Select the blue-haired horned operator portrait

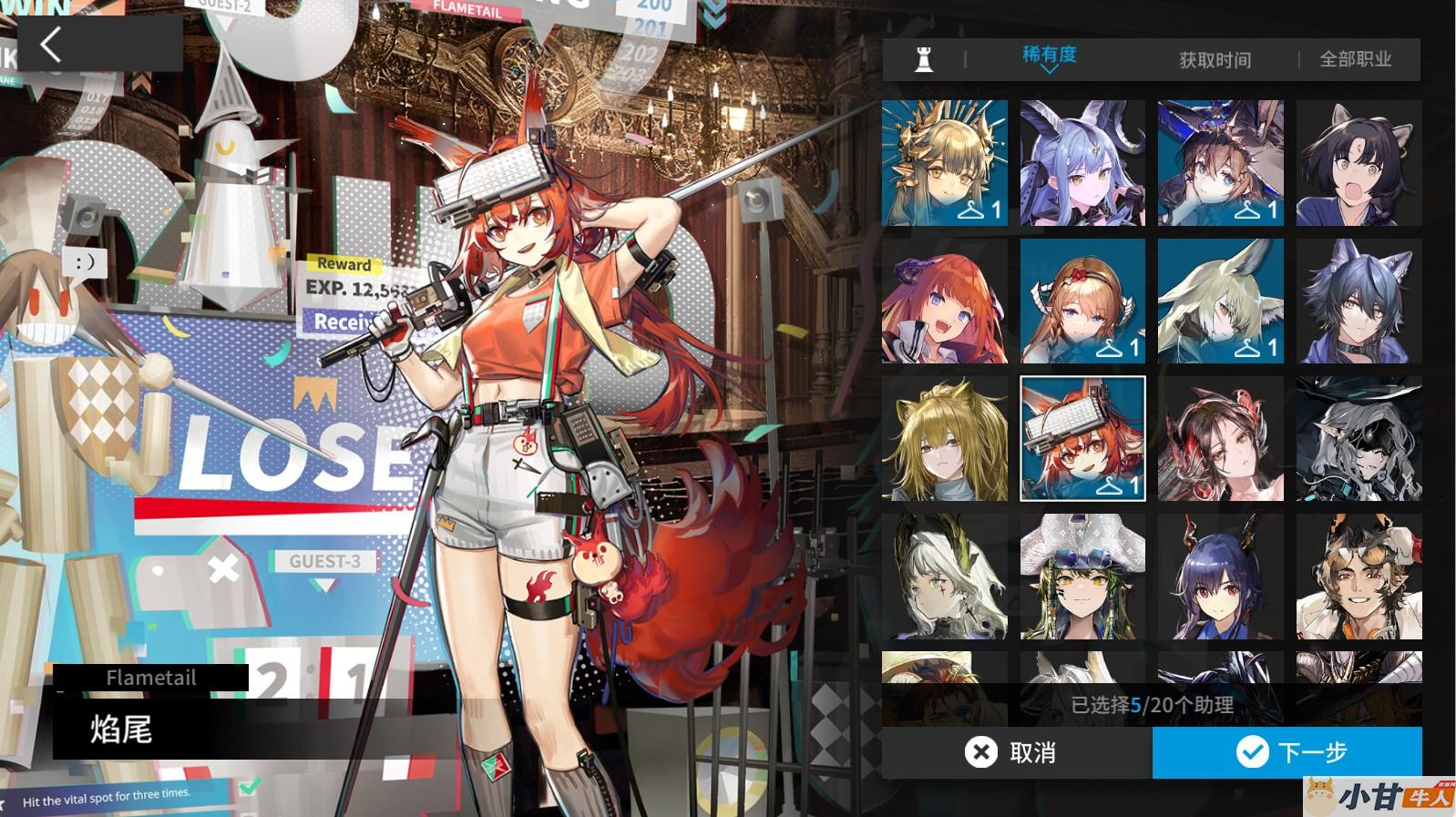(1082, 163)
